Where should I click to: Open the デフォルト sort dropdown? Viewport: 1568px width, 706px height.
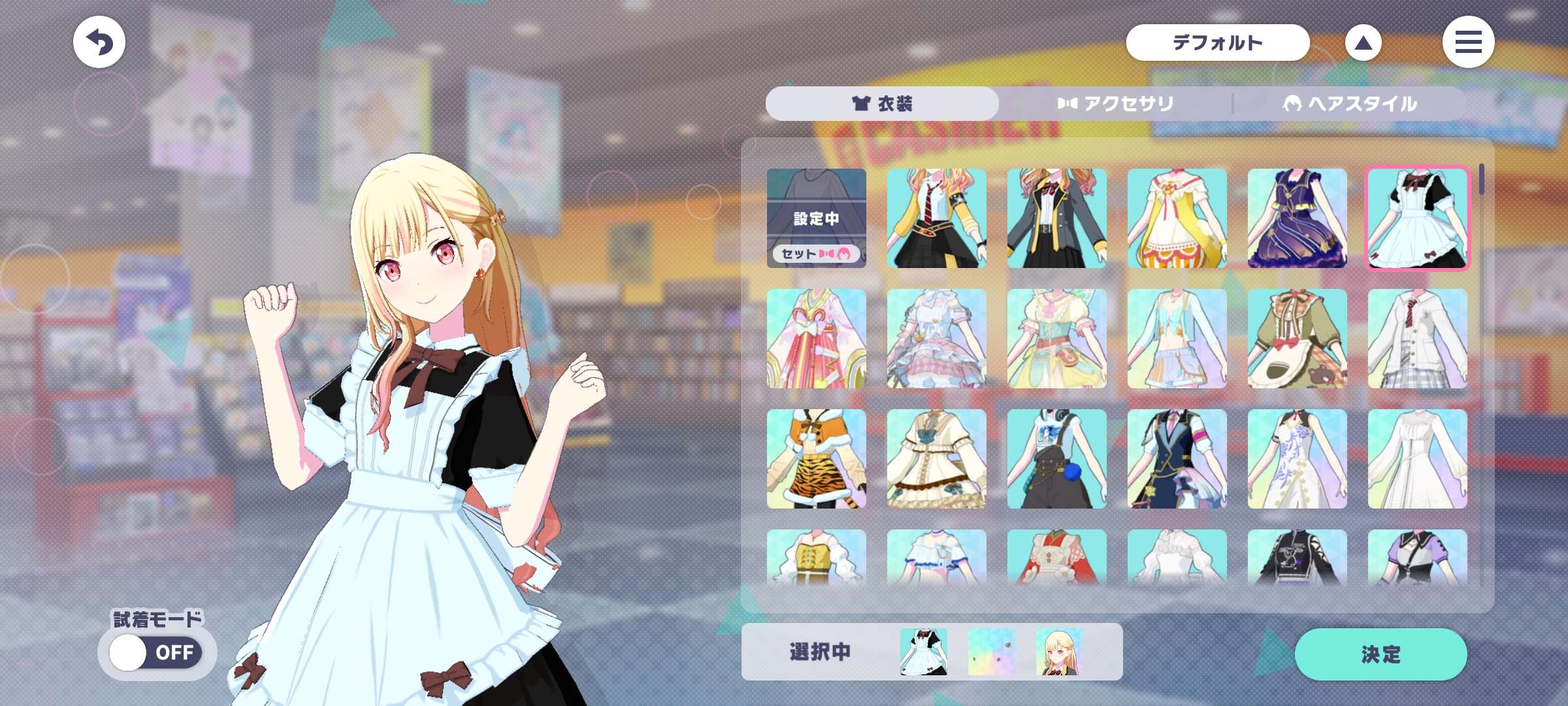[1217, 43]
